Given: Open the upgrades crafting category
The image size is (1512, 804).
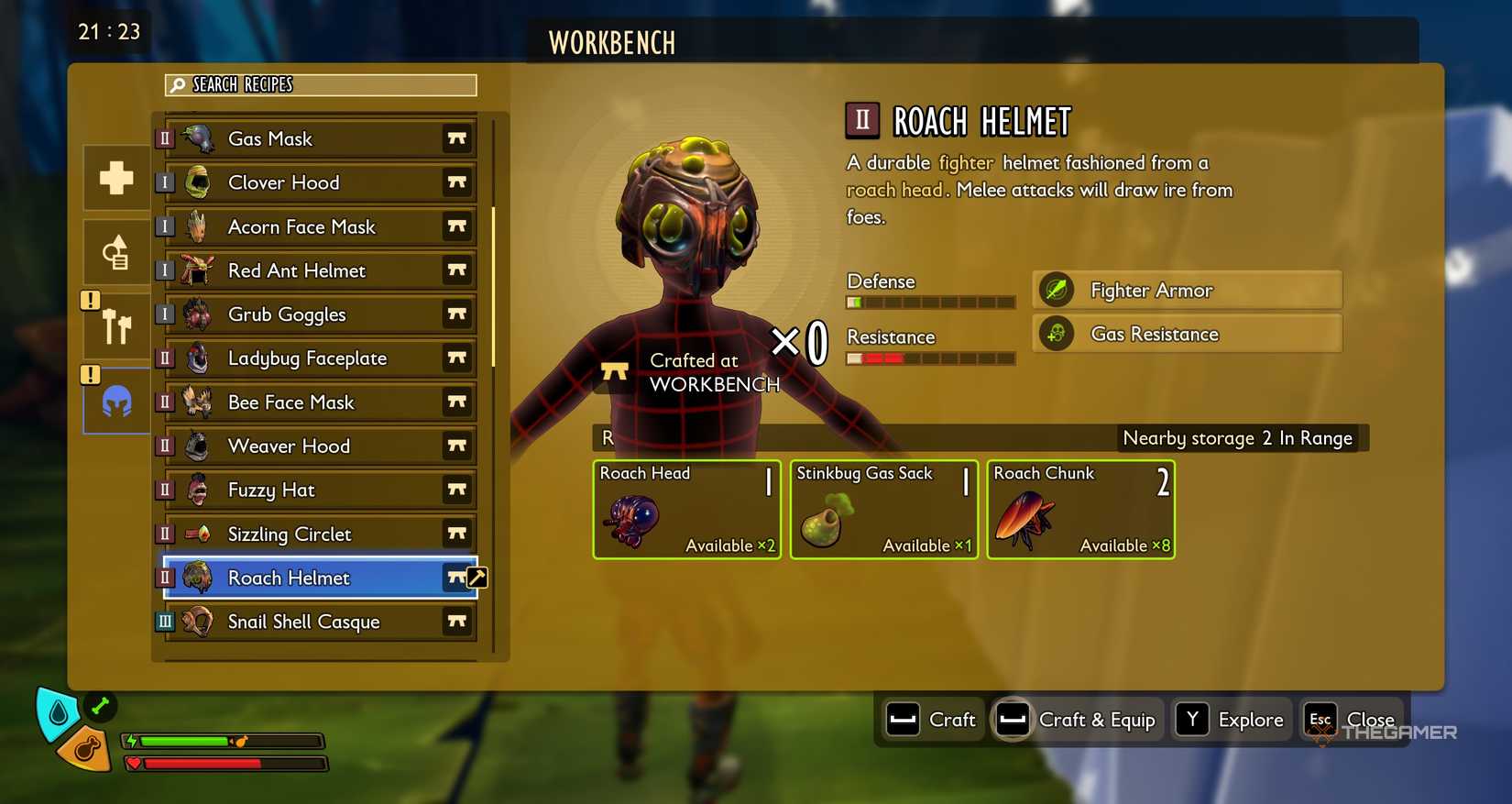Looking at the screenshot, I should click(115, 251).
